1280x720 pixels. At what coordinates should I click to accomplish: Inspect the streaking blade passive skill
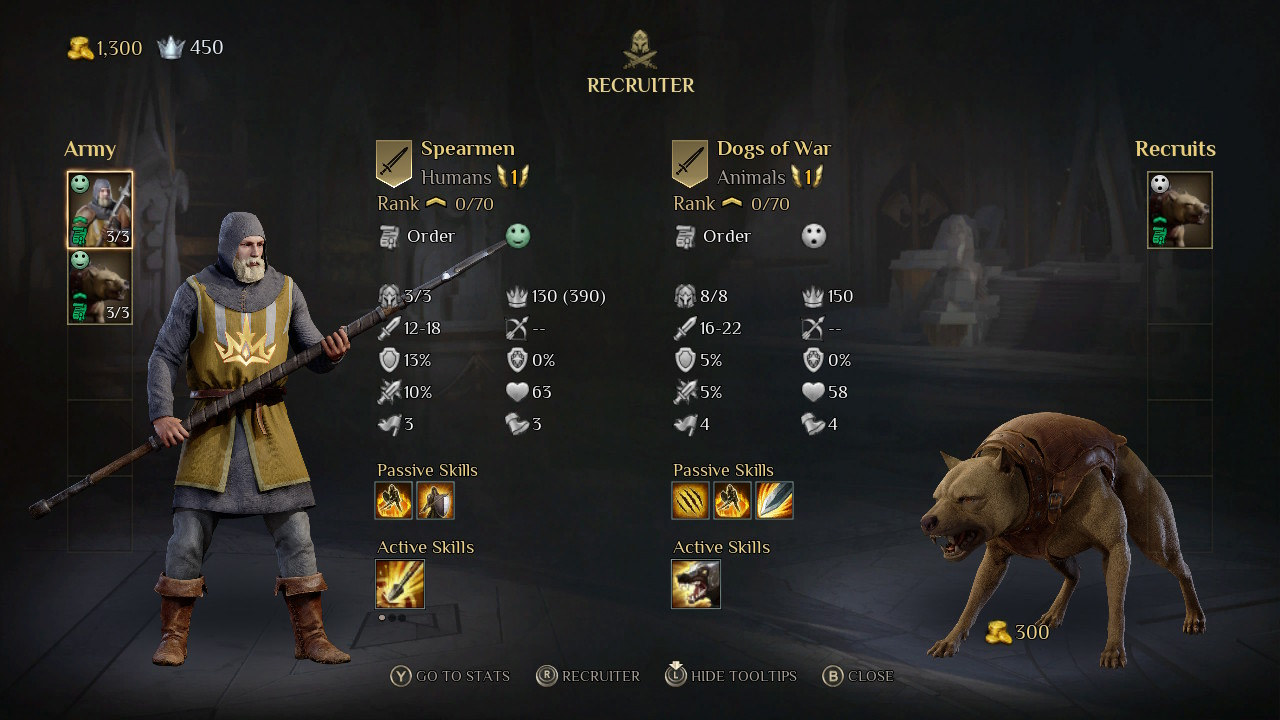pos(774,500)
